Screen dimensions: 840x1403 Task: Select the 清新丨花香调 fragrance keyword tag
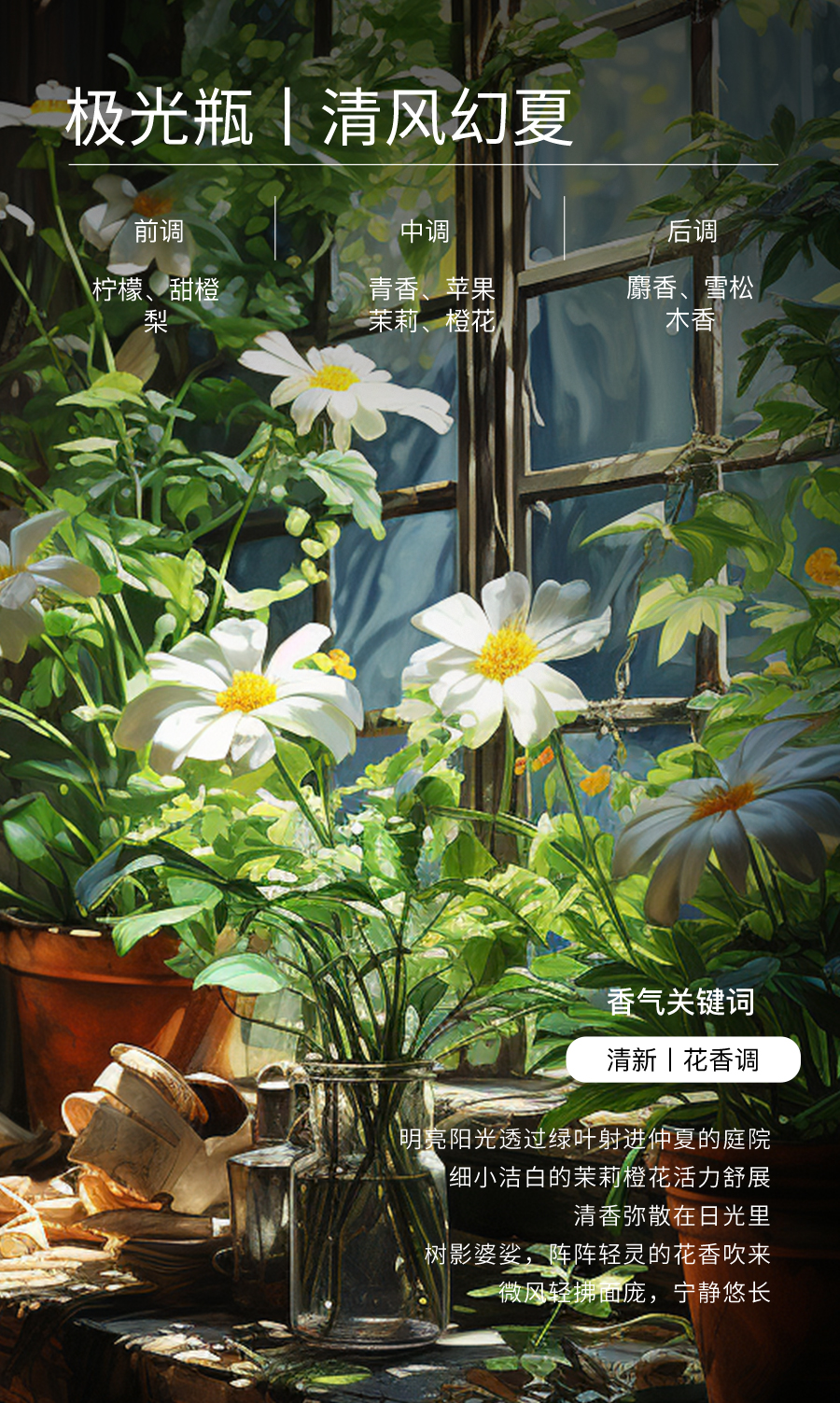point(683,1059)
